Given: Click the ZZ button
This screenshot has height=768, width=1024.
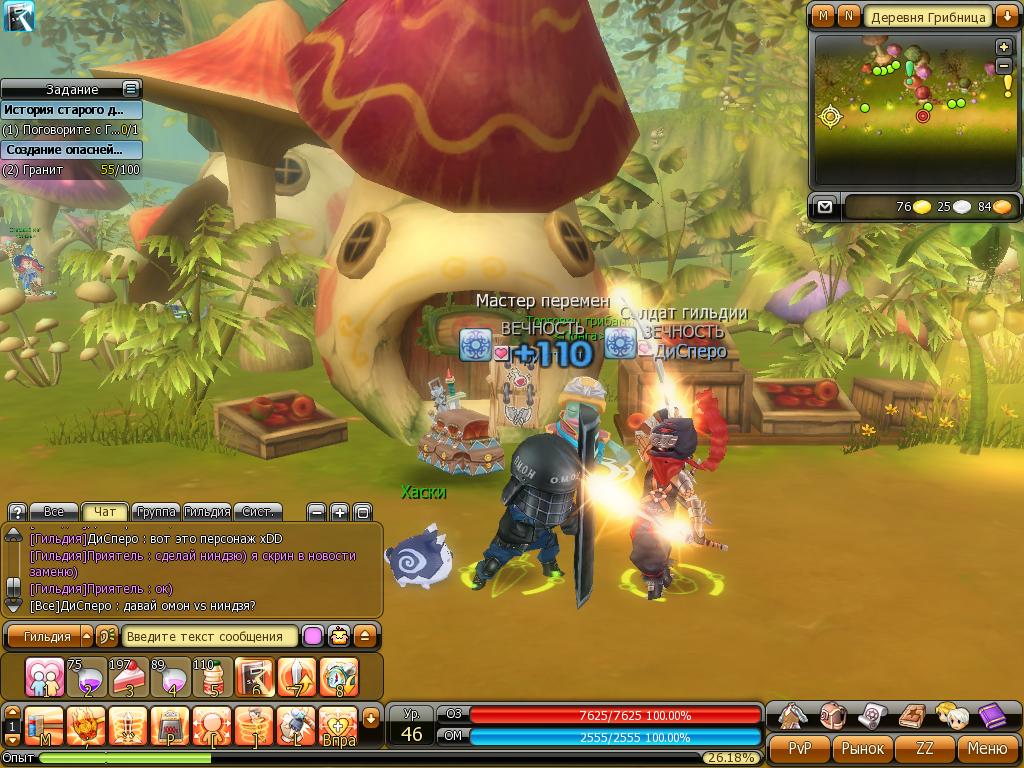Looking at the screenshot, I should [x=925, y=748].
